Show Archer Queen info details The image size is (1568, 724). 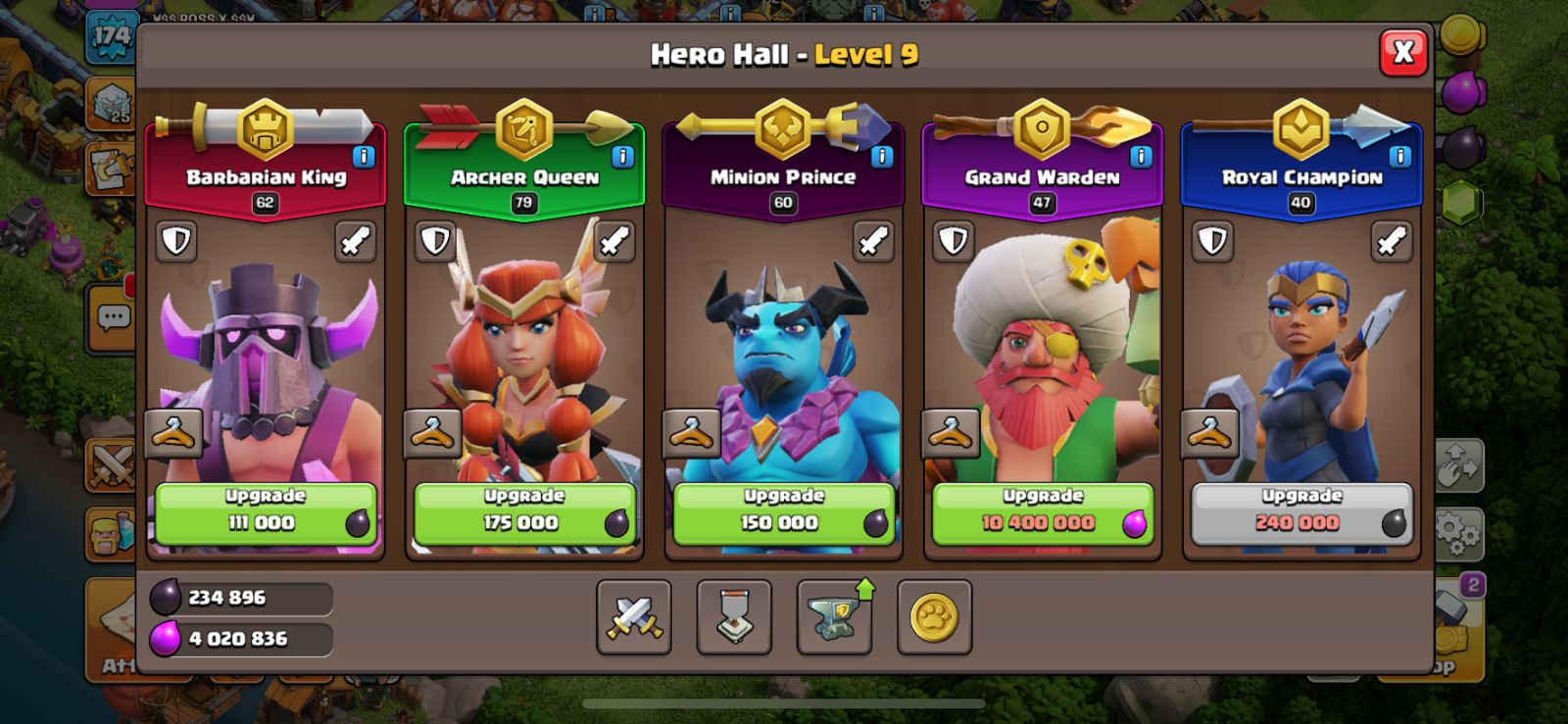tap(622, 157)
